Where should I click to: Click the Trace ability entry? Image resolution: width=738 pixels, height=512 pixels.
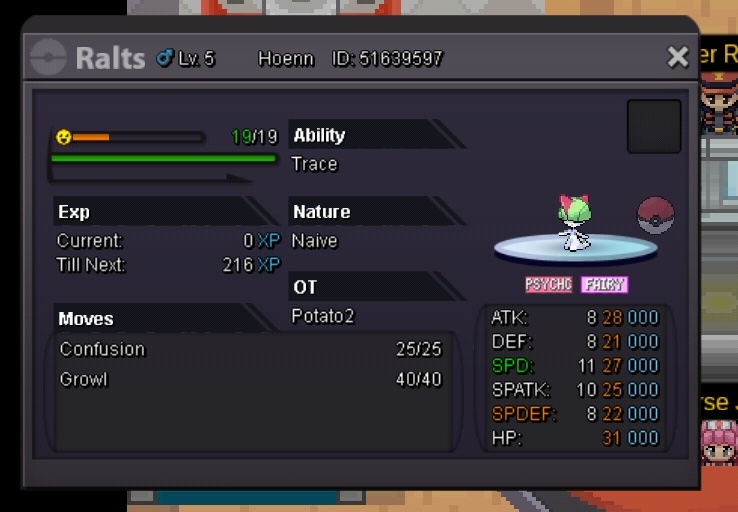(314, 164)
